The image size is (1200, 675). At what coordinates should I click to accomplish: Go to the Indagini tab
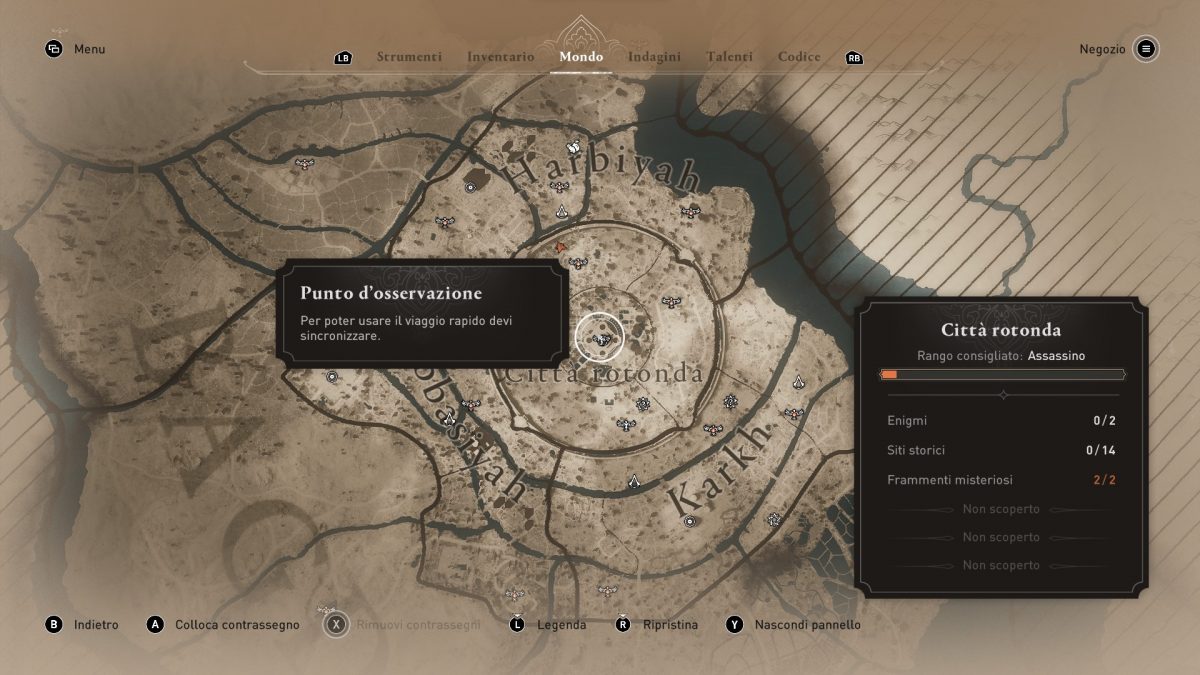pyautogui.click(x=654, y=57)
